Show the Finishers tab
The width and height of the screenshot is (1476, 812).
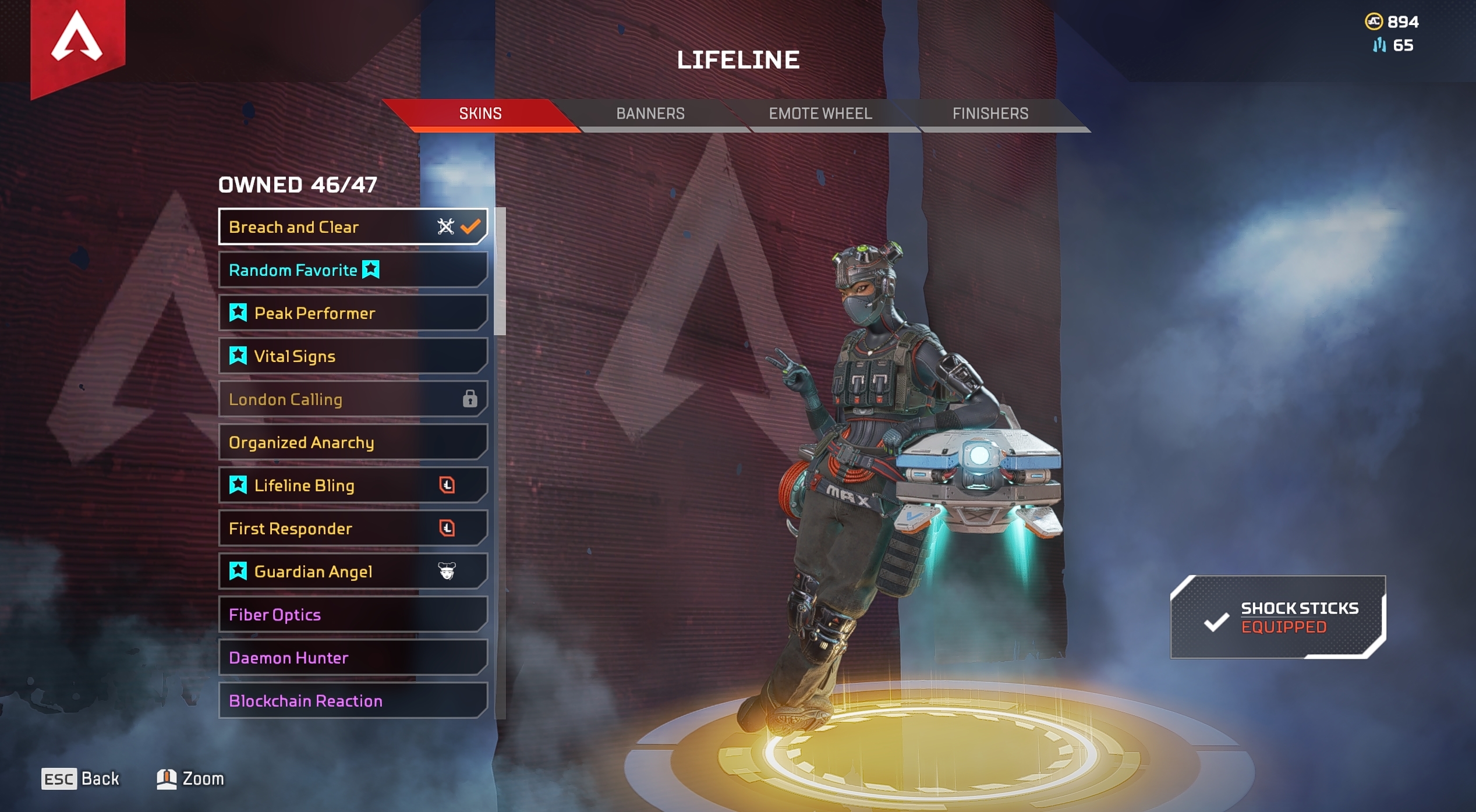(x=990, y=114)
